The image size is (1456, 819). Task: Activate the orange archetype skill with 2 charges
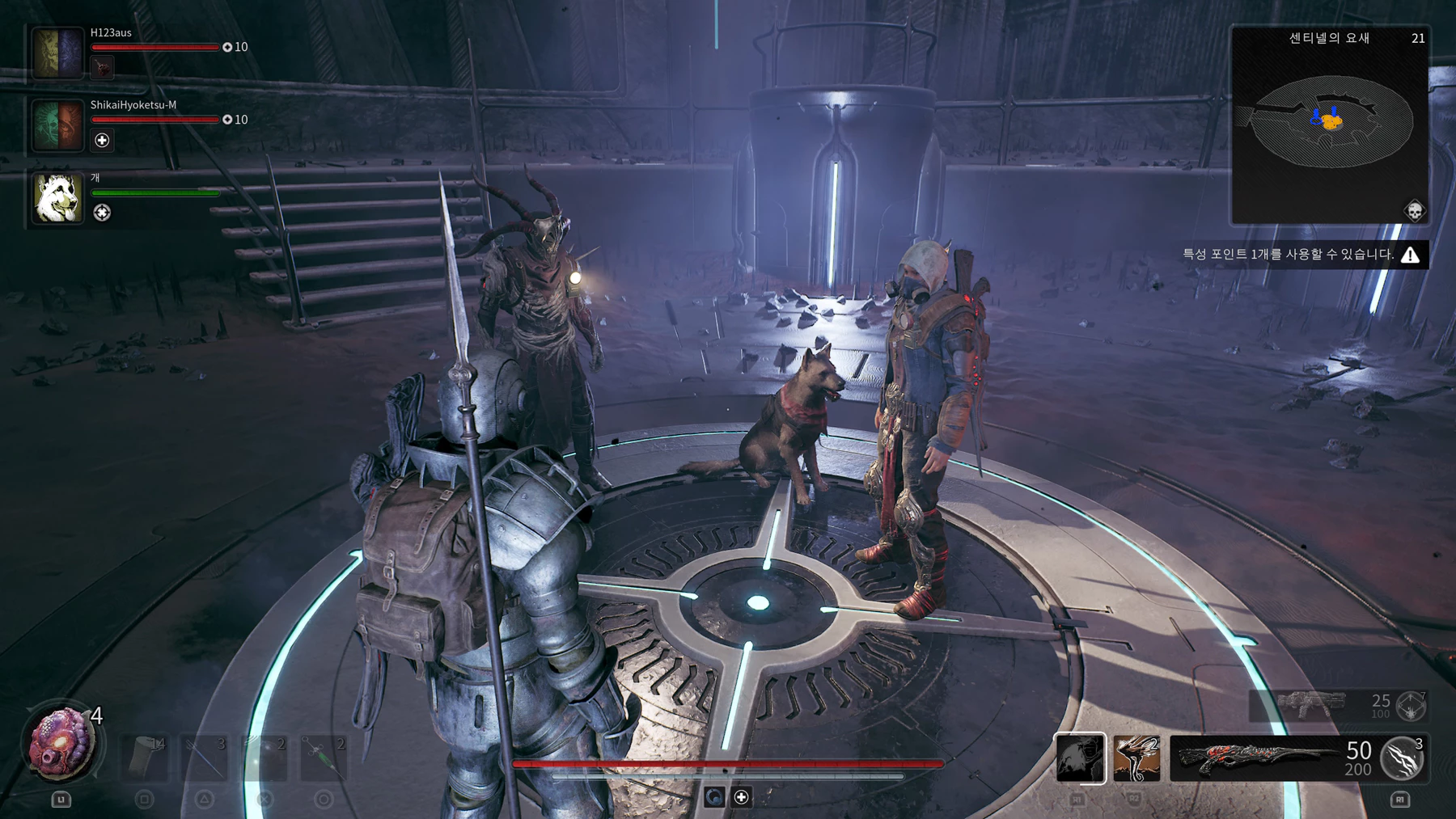tap(1136, 758)
